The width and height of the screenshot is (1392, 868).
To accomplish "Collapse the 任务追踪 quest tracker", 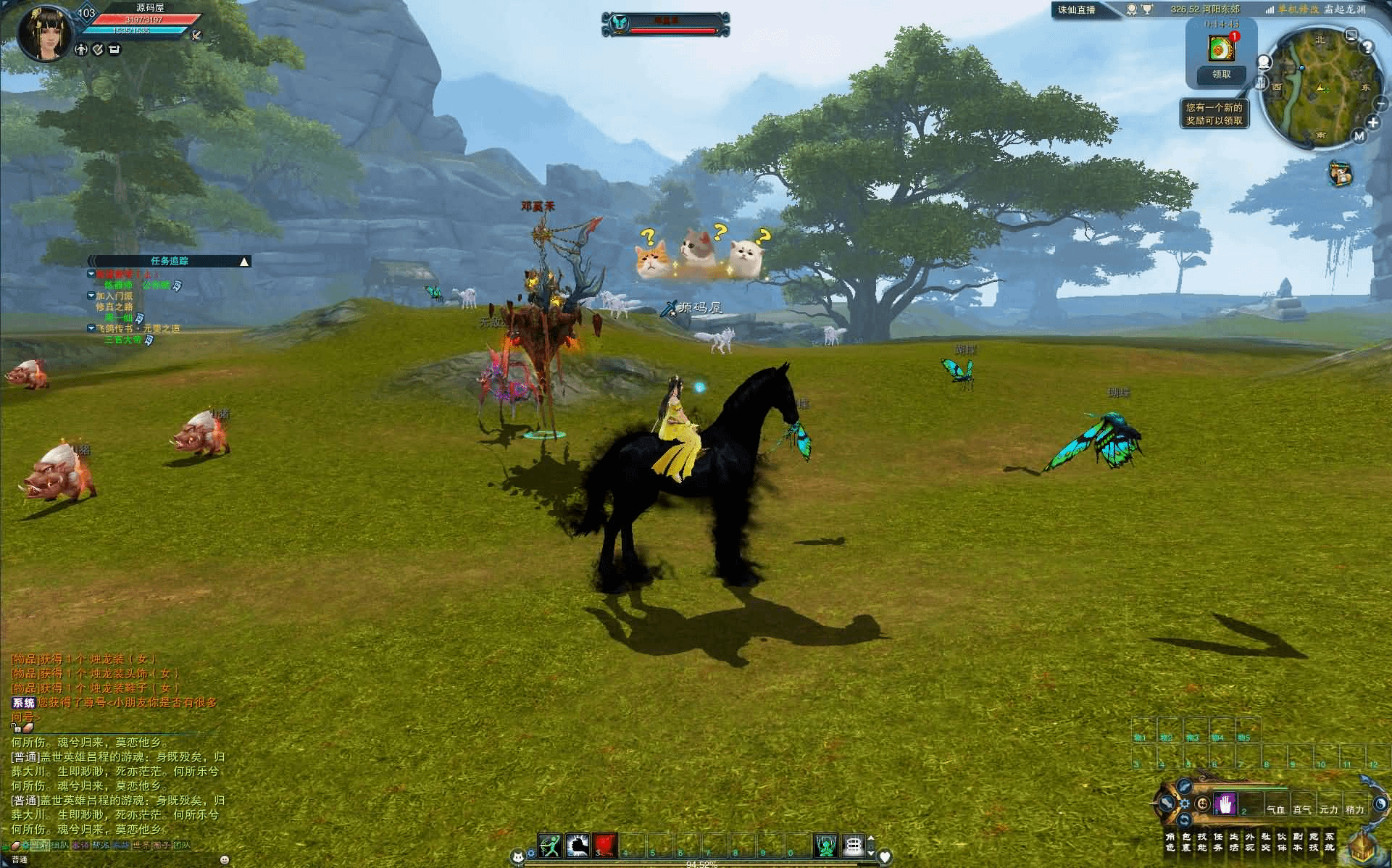I will click(245, 262).
